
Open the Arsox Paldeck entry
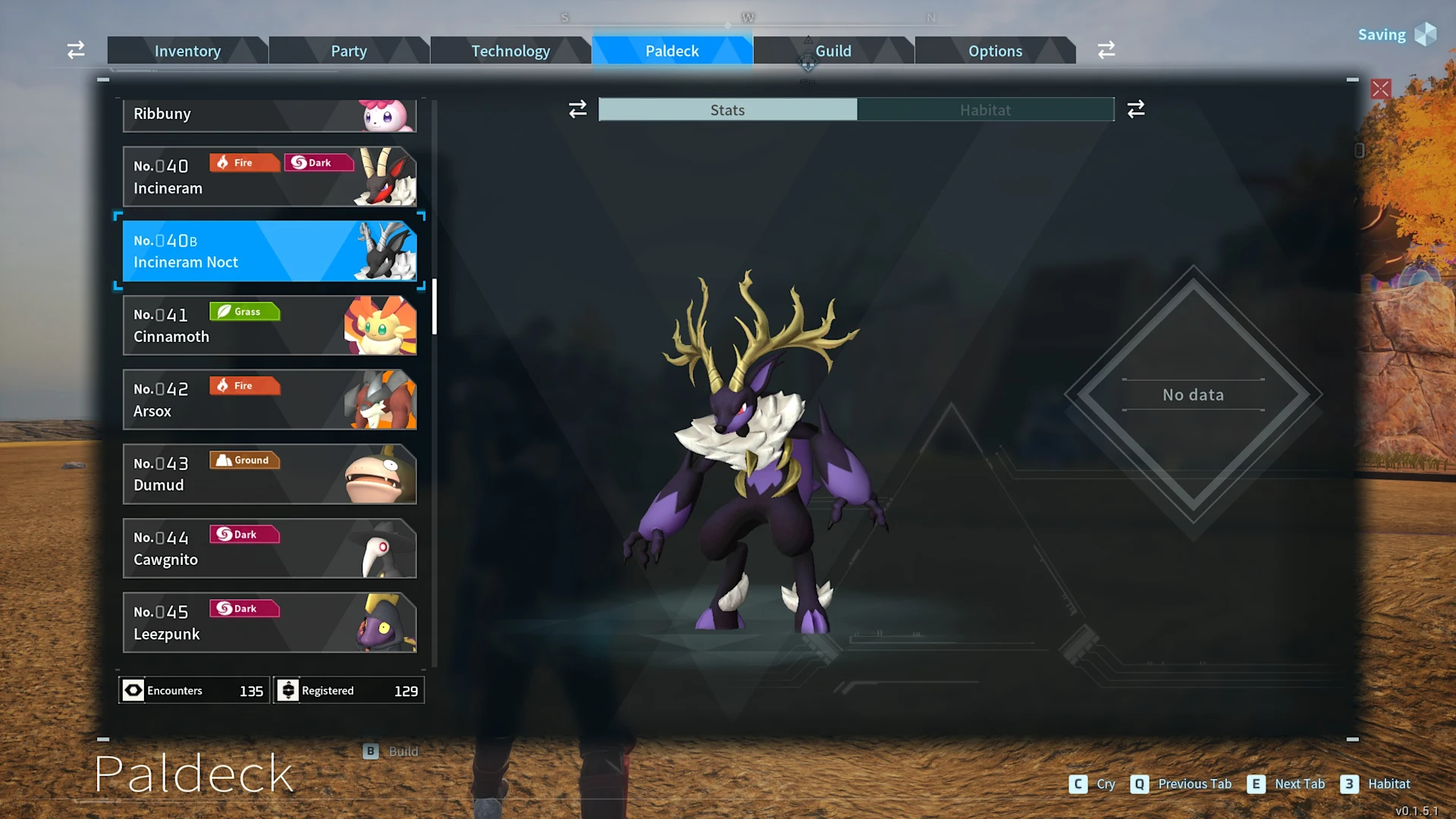click(269, 400)
